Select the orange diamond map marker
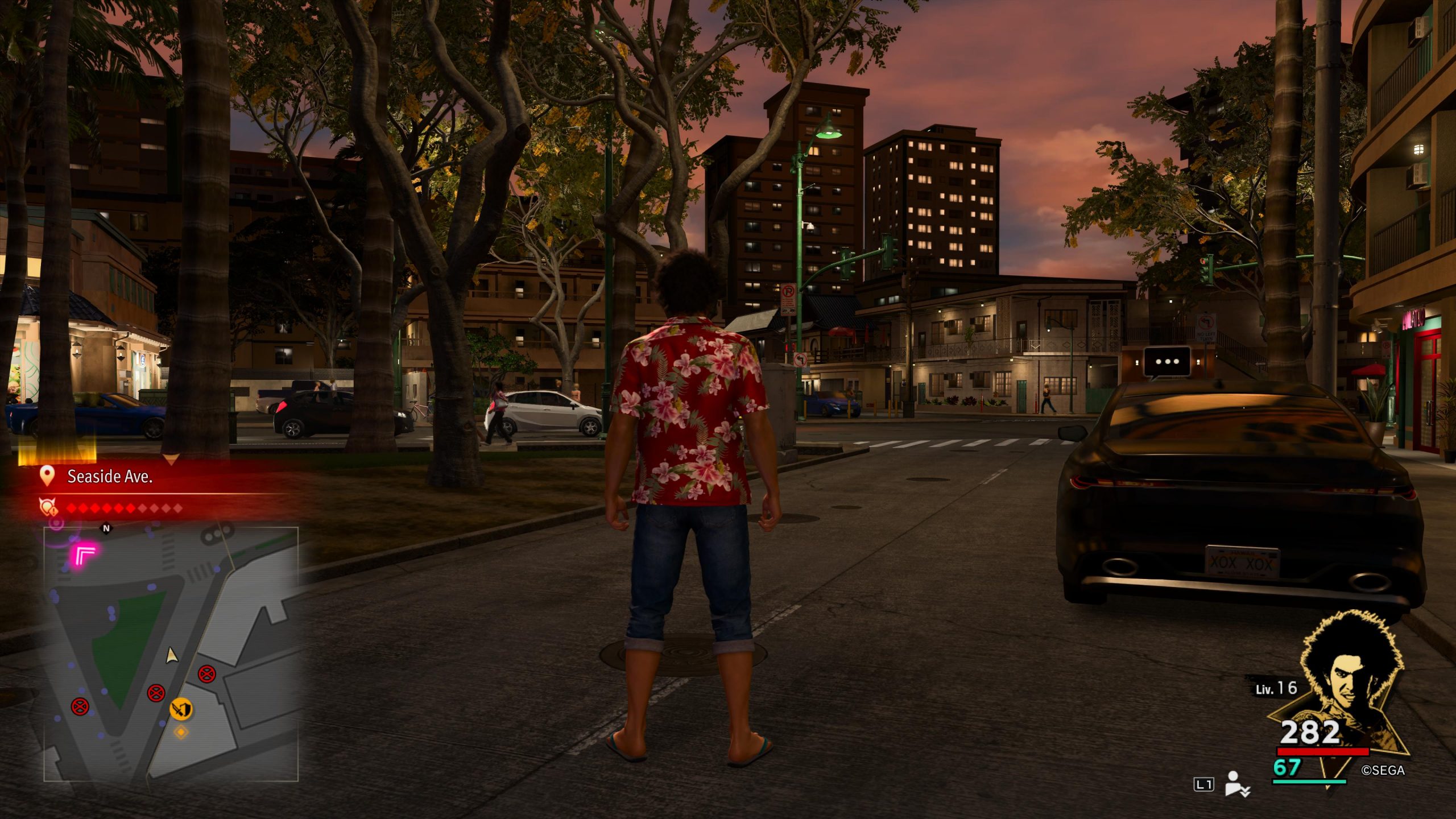The width and height of the screenshot is (1456, 819). (x=181, y=732)
